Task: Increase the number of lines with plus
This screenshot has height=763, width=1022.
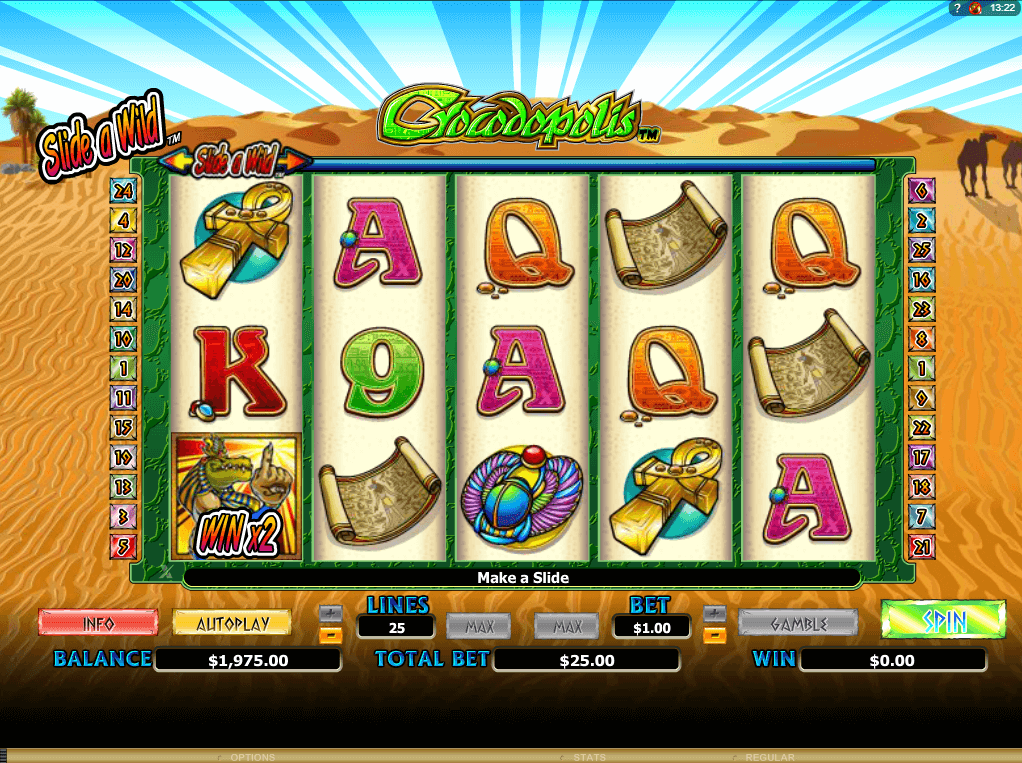Action: (x=331, y=613)
